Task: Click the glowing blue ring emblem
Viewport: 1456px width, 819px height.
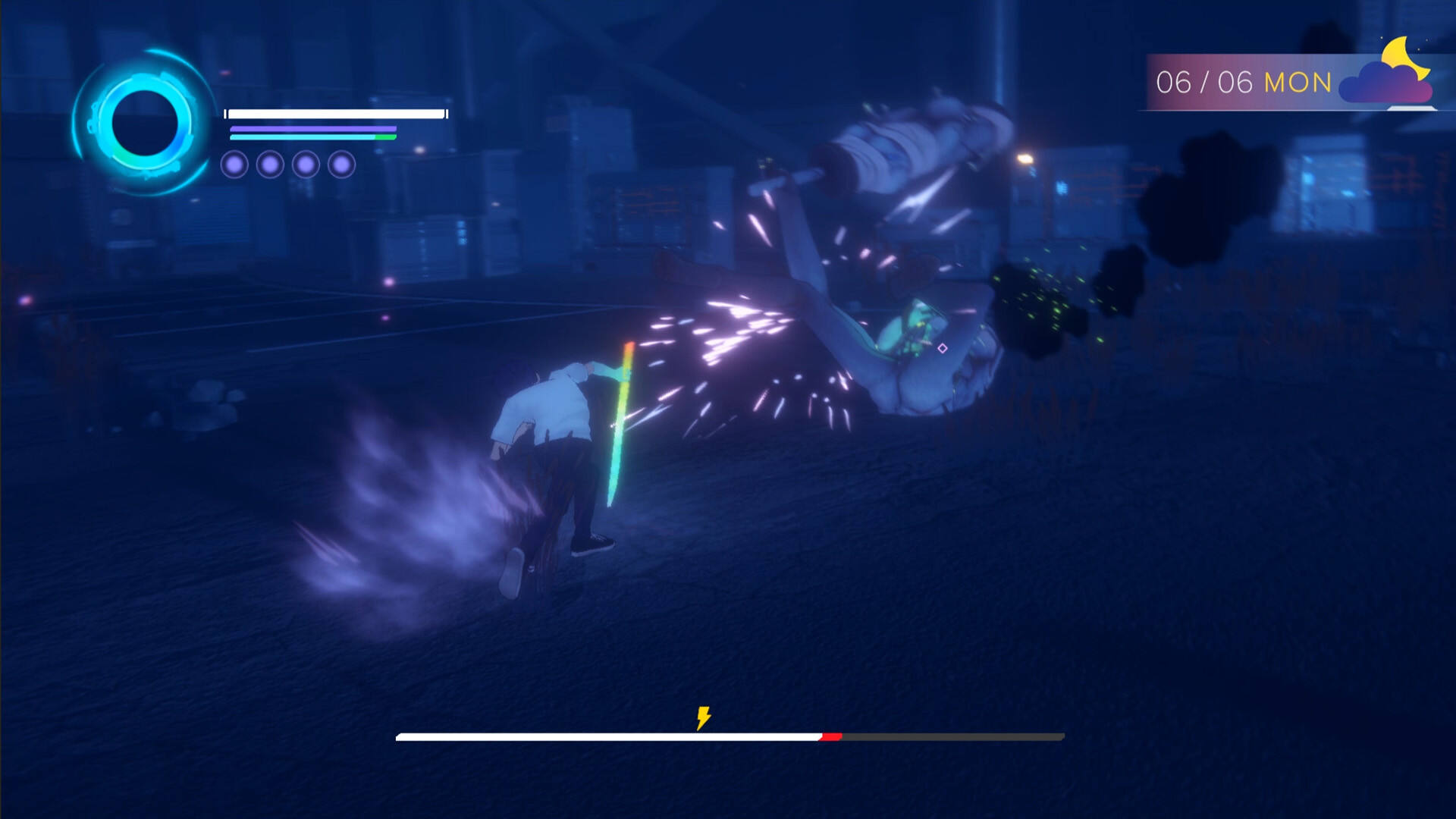Action: click(144, 123)
